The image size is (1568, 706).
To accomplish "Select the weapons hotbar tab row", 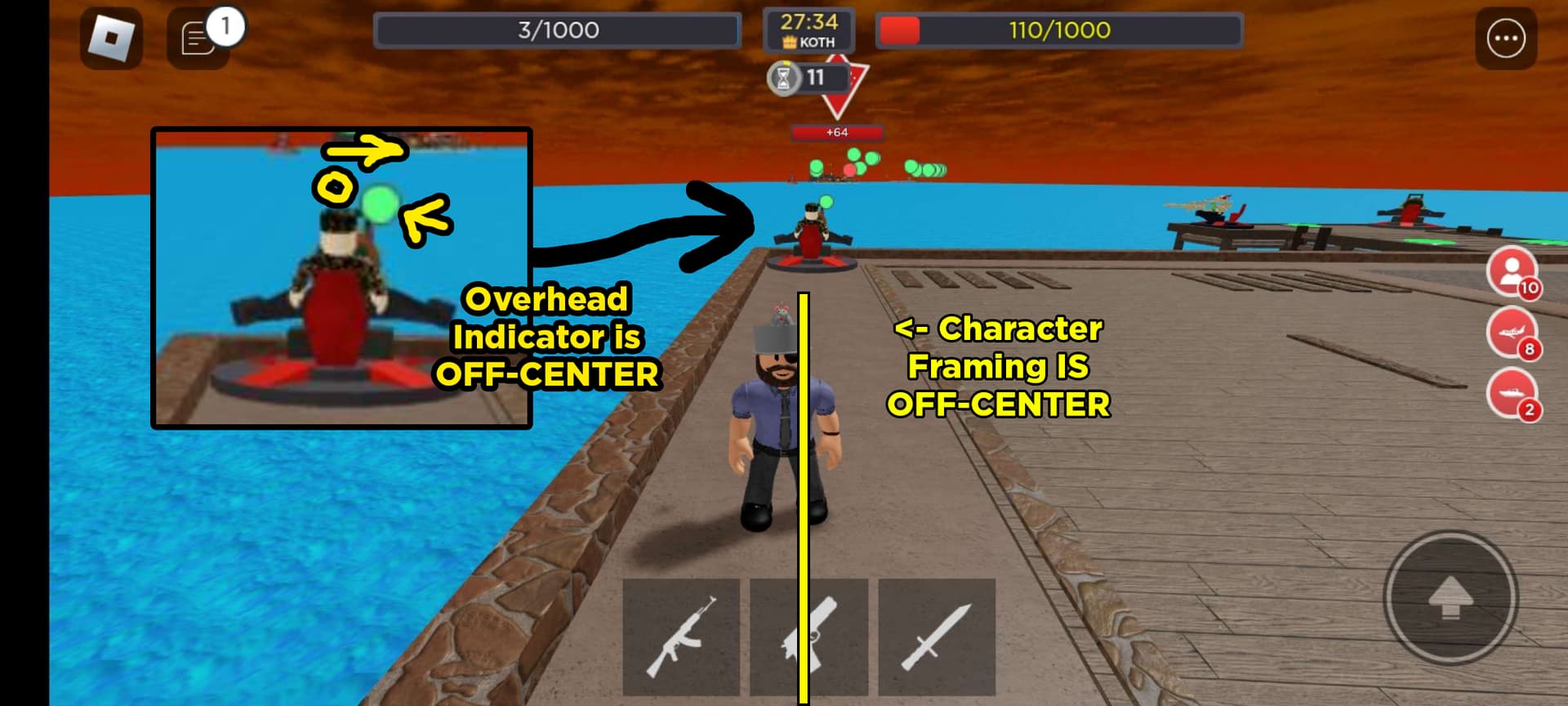I will (807, 638).
